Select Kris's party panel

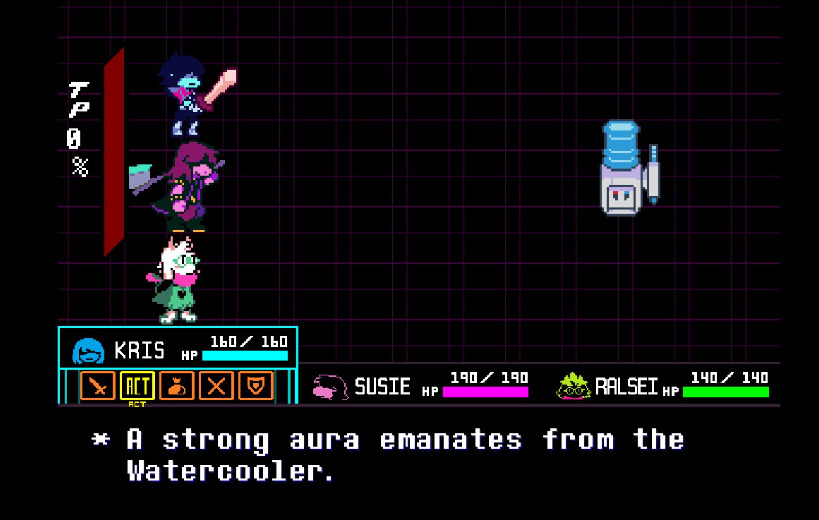click(x=178, y=350)
